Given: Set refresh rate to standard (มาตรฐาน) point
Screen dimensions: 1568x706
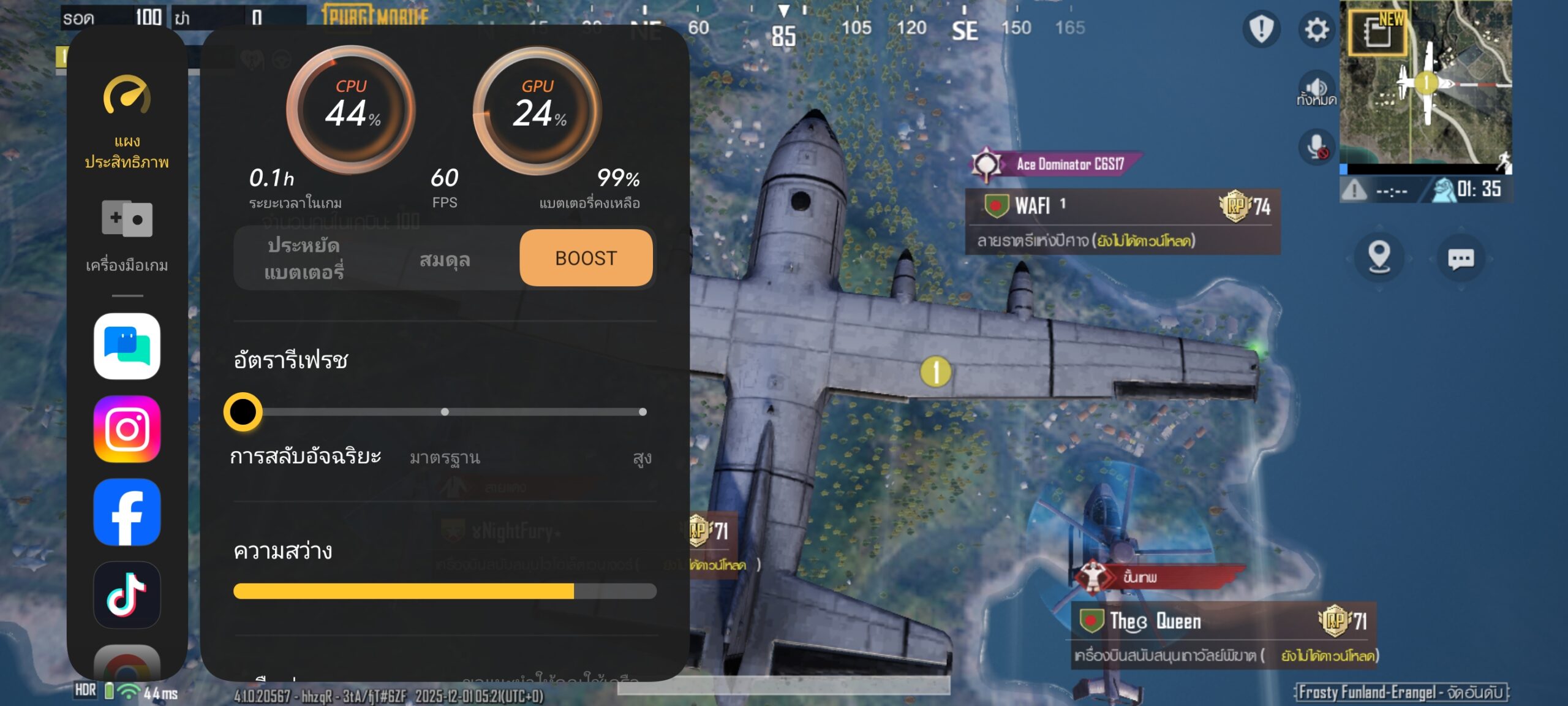Looking at the screenshot, I should pos(445,412).
